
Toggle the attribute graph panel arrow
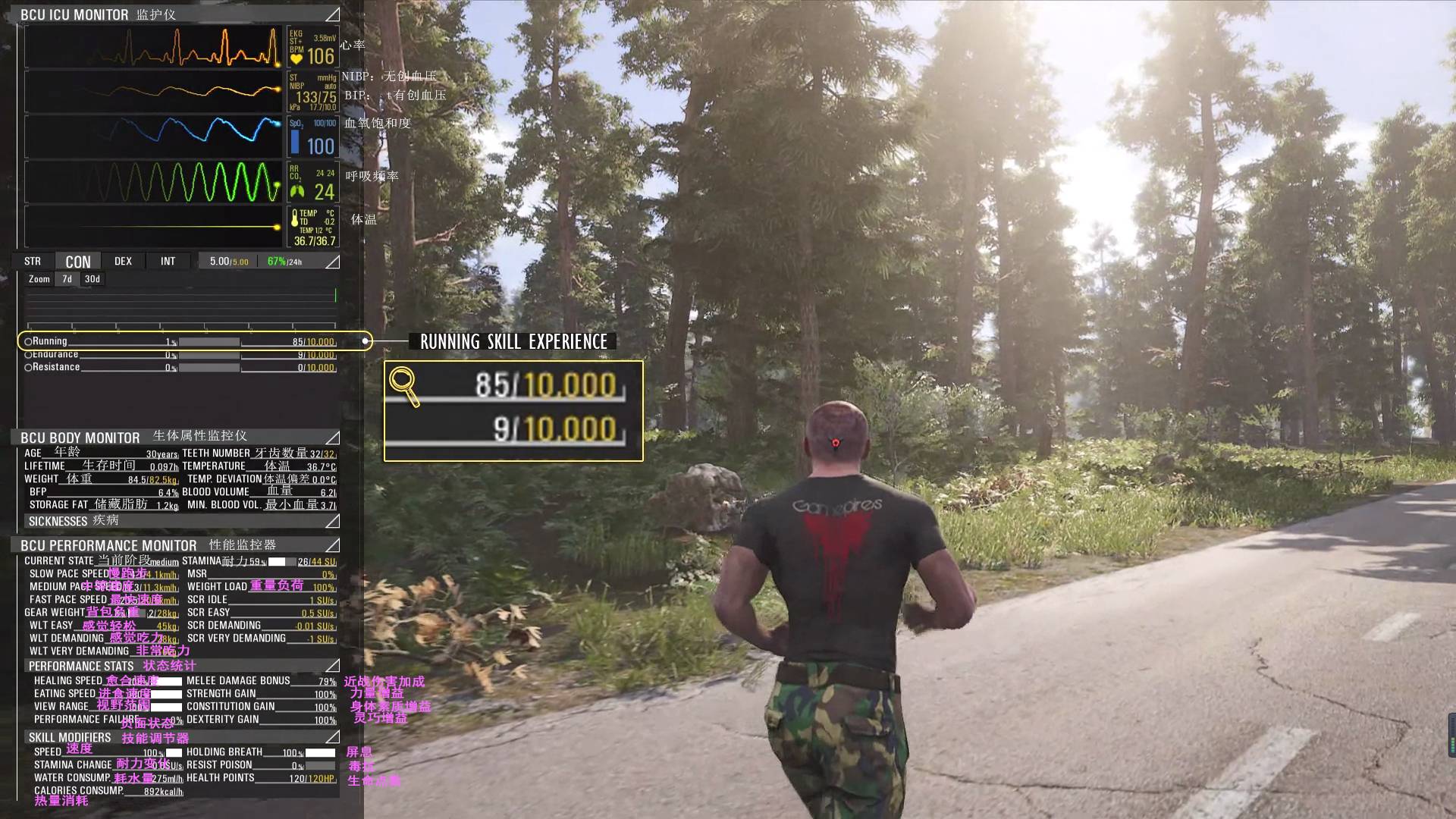332,262
